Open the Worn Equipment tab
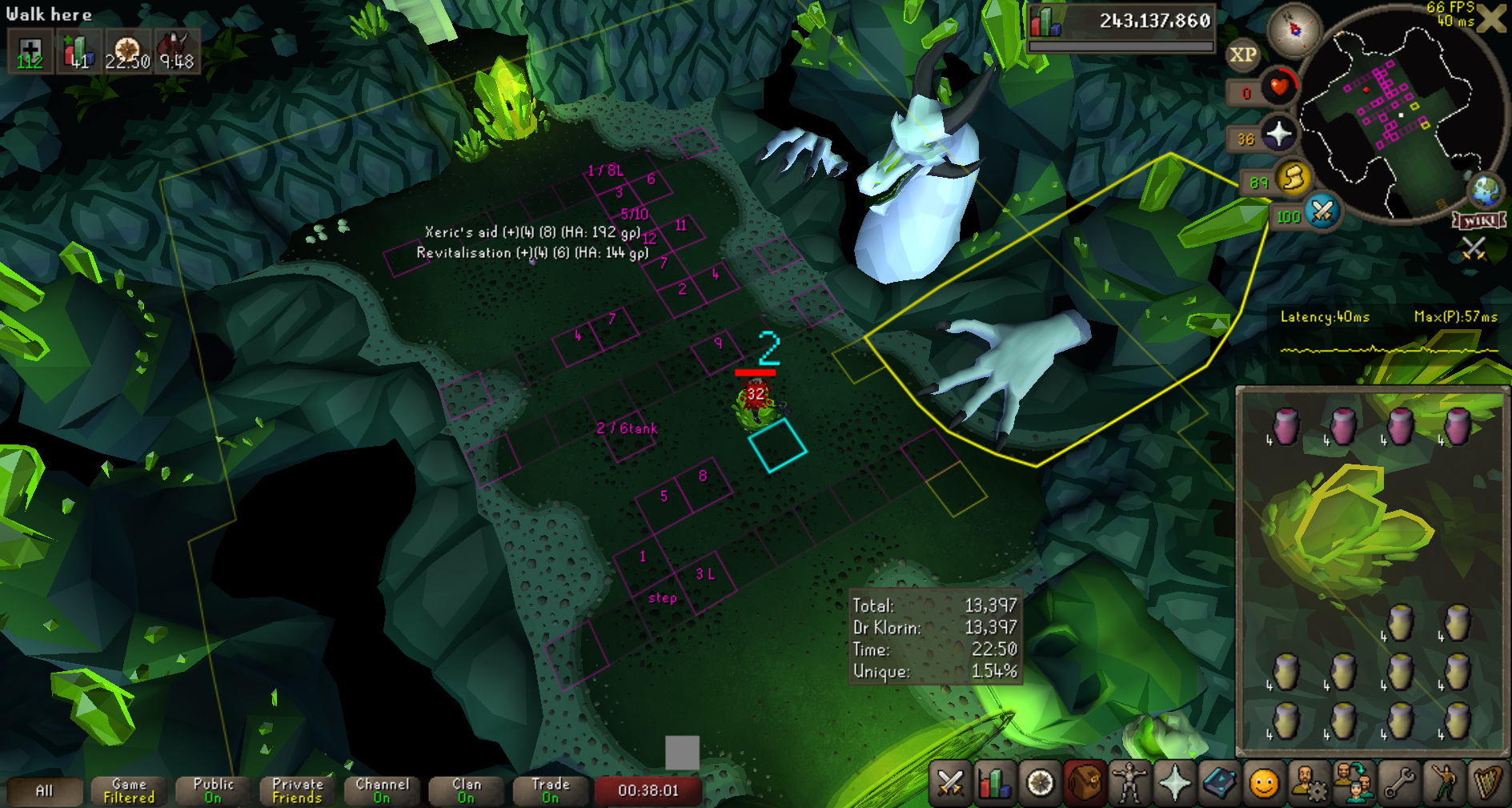Image resolution: width=1512 pixels, height=808 pixels. click(1129, 782)
